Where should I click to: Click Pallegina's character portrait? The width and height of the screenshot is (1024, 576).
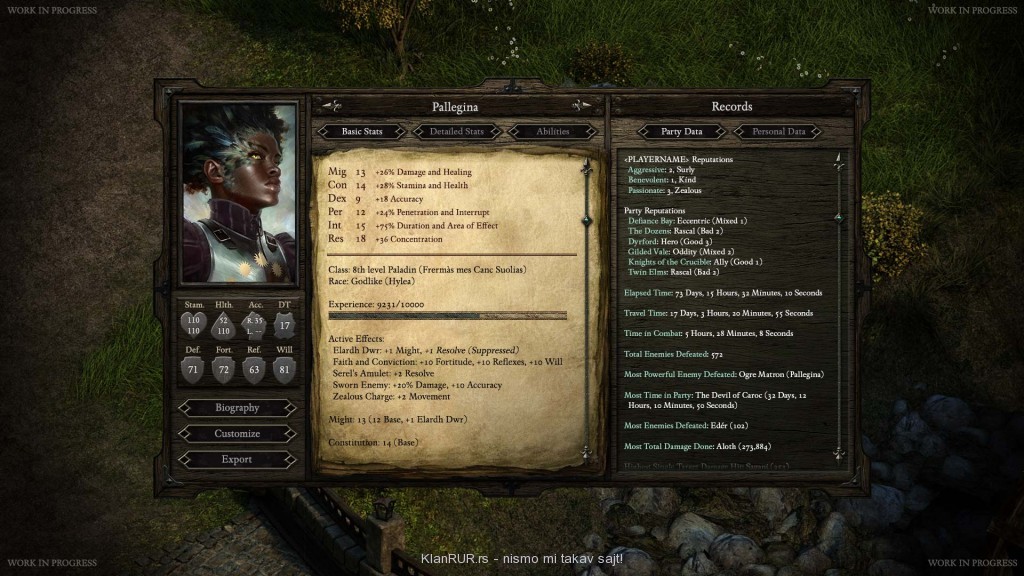(239, 193)
